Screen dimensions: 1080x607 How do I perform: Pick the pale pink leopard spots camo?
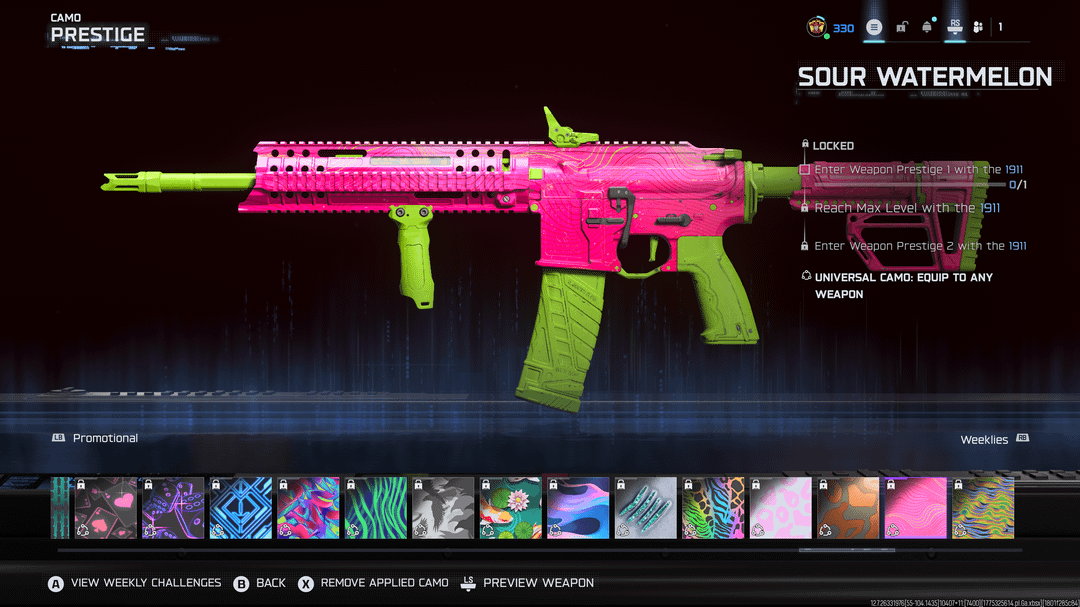click(781, 508)
